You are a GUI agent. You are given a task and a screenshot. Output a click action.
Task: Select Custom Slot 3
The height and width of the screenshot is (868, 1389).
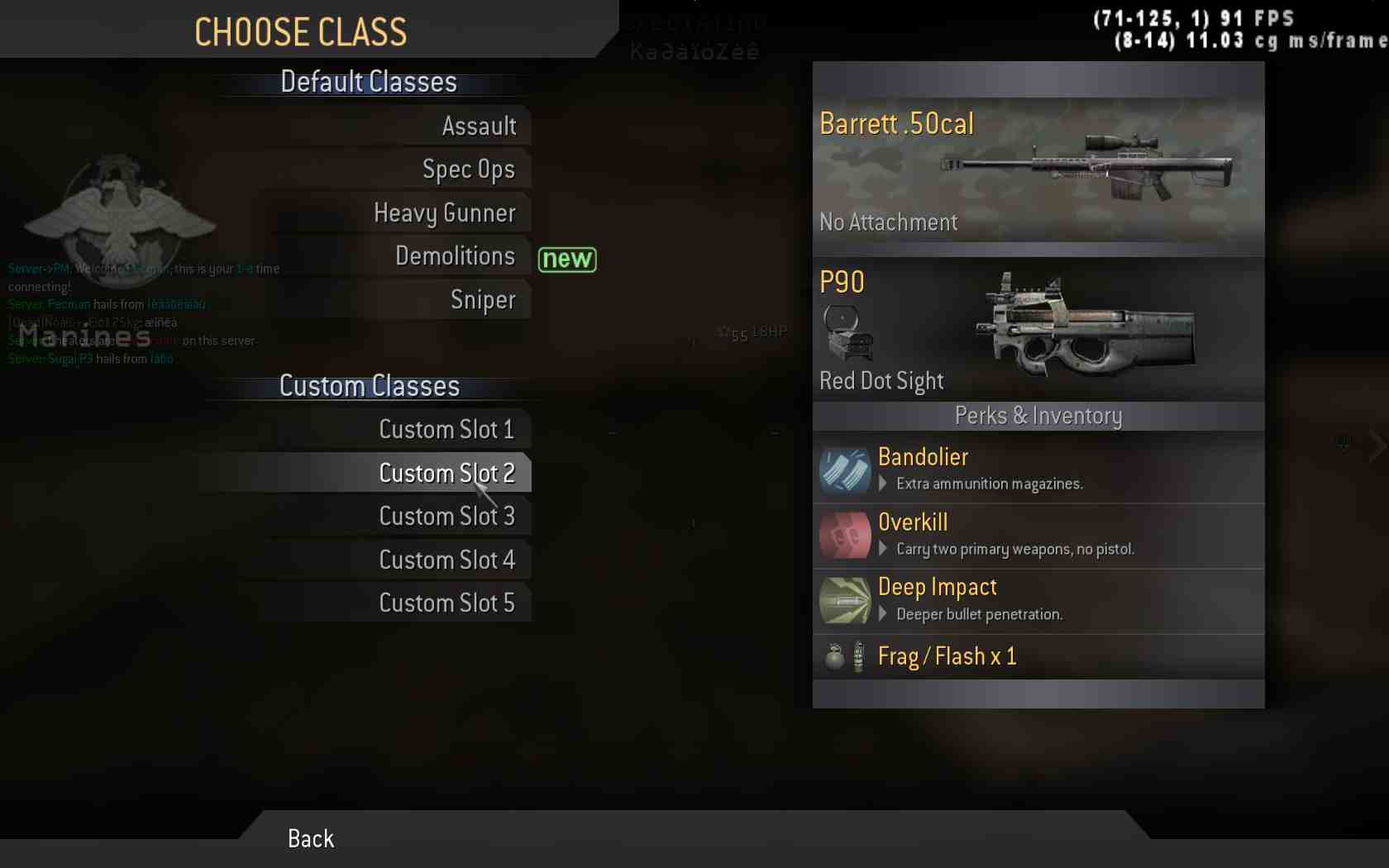pos(446,517)
